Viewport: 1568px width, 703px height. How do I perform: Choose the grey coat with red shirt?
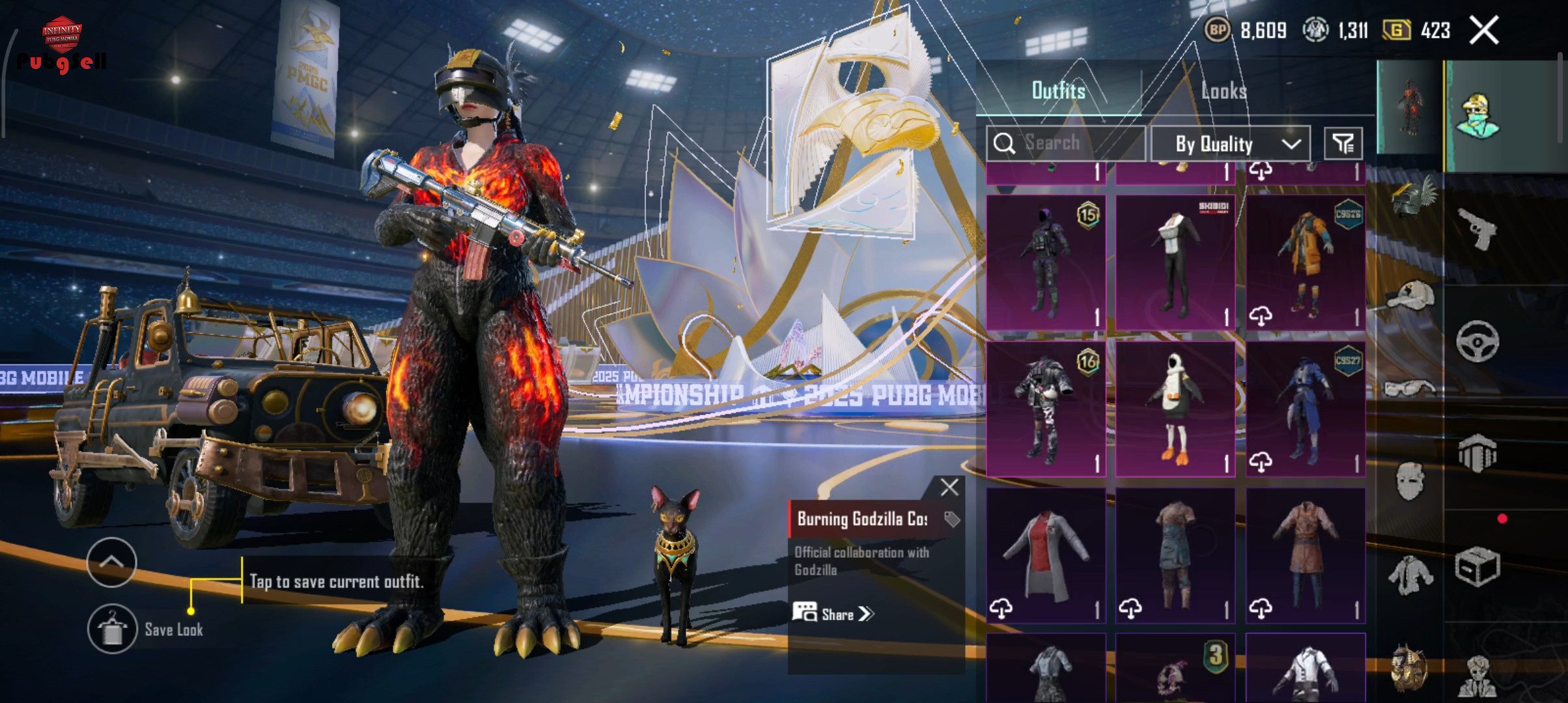pyautogui.click(x=1046, y=555)
